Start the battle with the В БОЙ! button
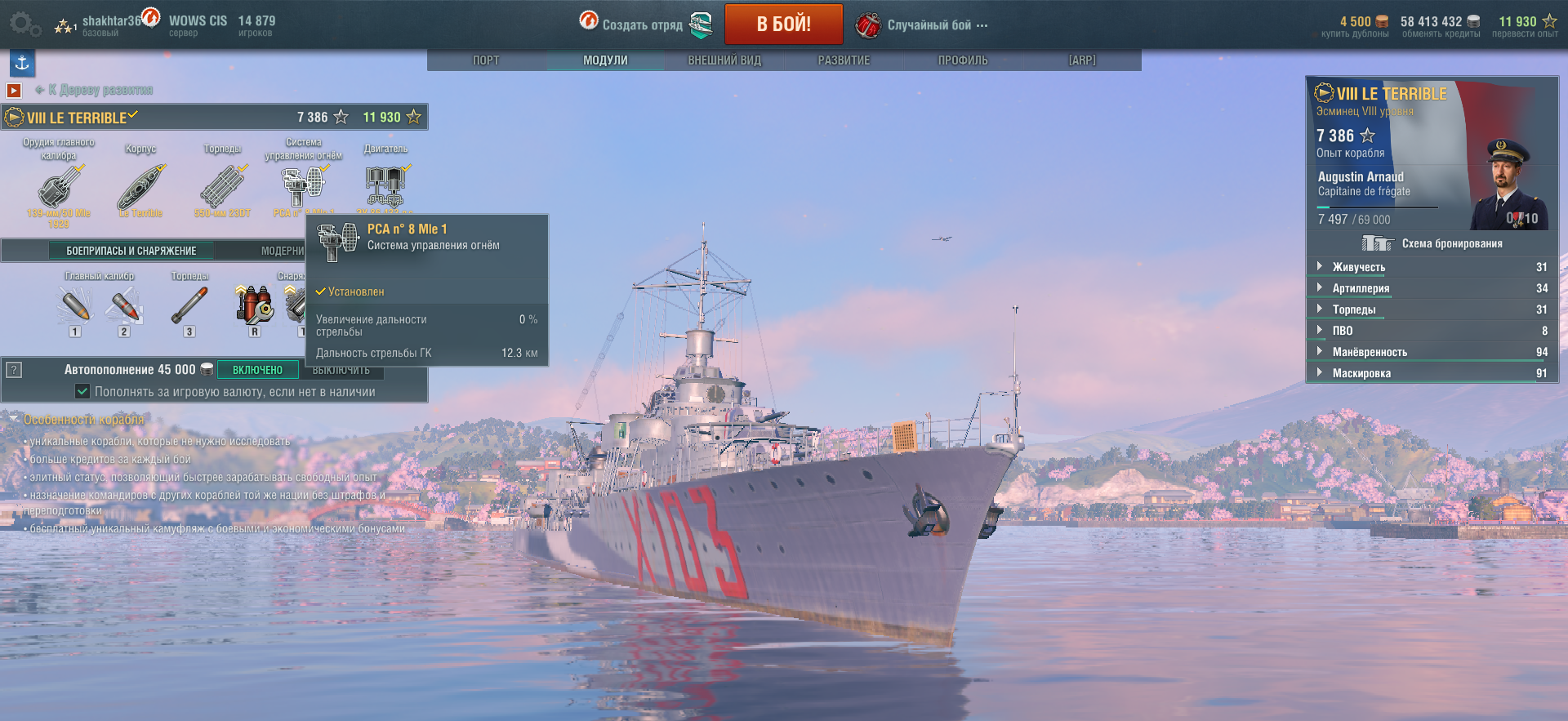The height and width of the screenshot is (721, 1568). (783, 24)
